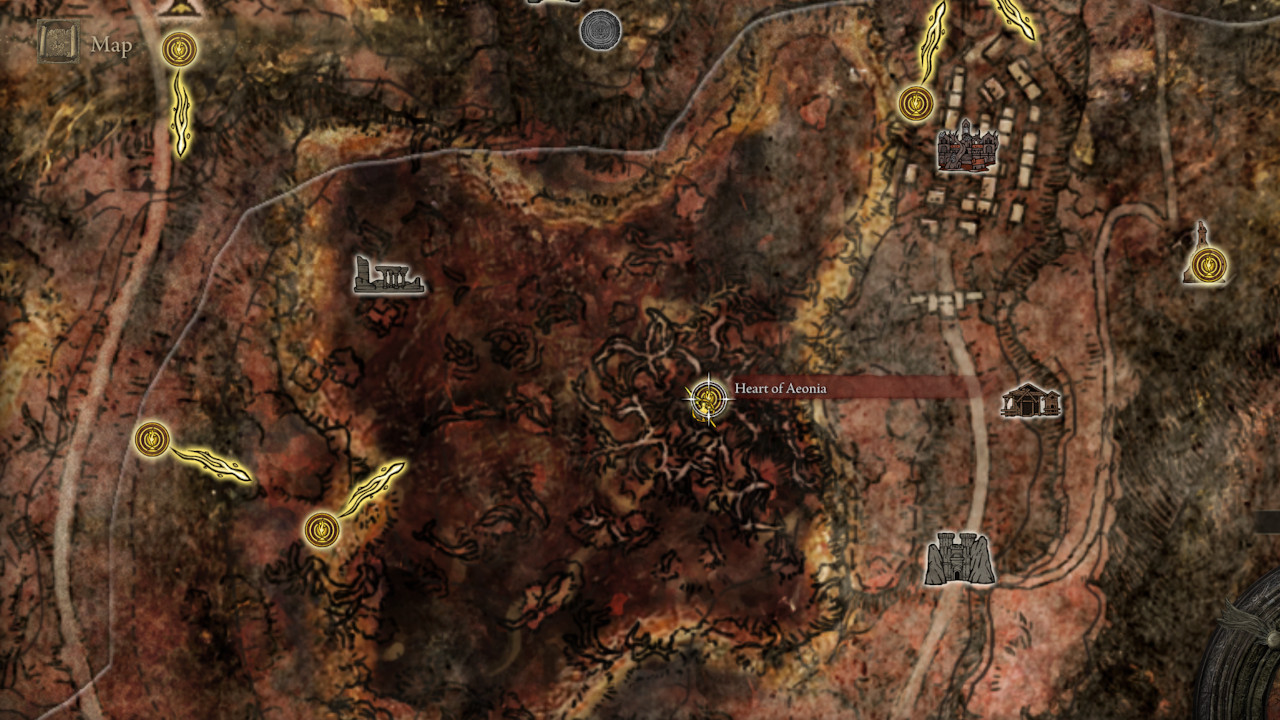Click the site of grace in the southwest swamp
The image size is (1280, 720).
322,530
